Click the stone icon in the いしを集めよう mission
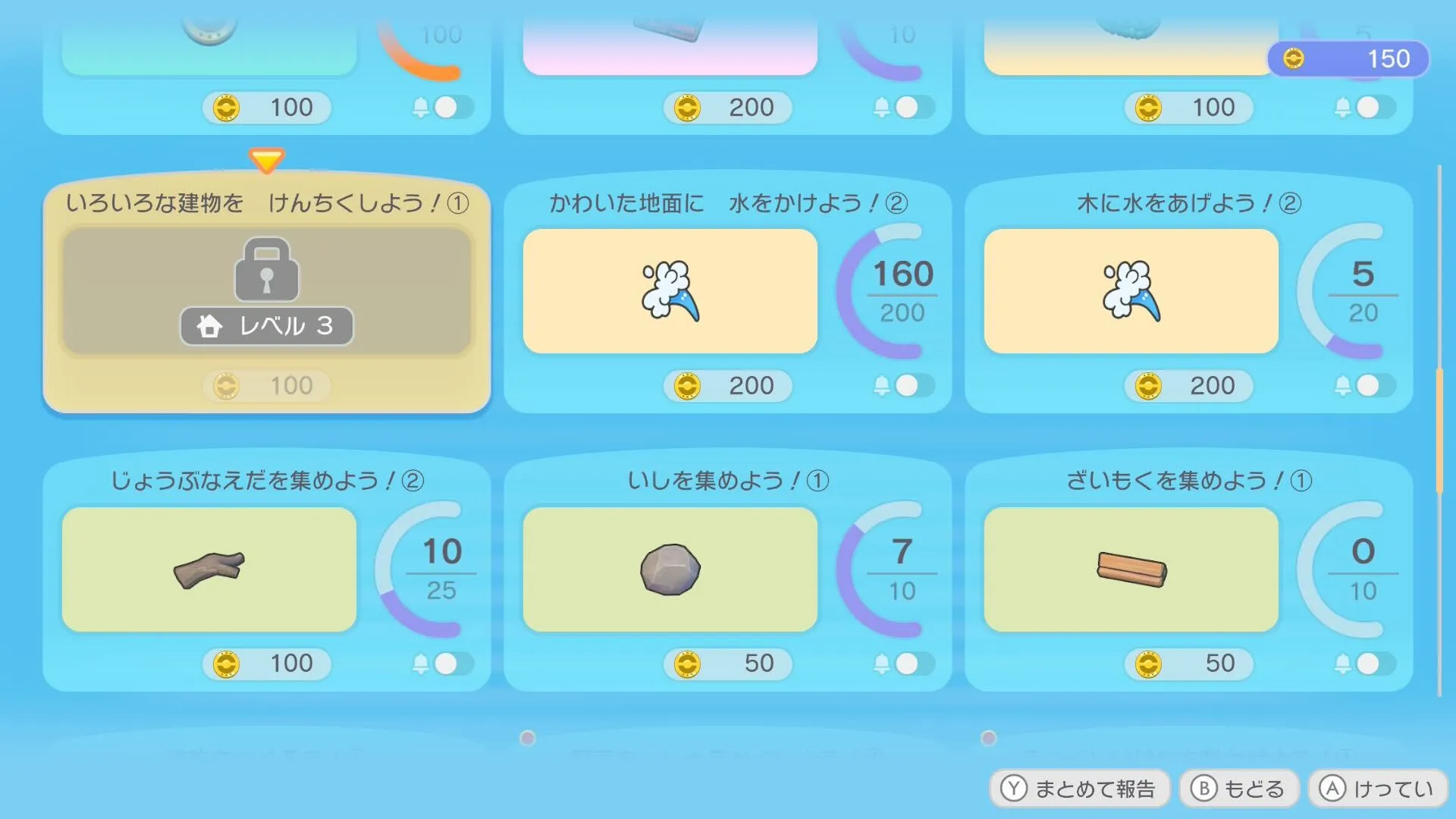Screen dimensions: 1456x819 point(670,570)
